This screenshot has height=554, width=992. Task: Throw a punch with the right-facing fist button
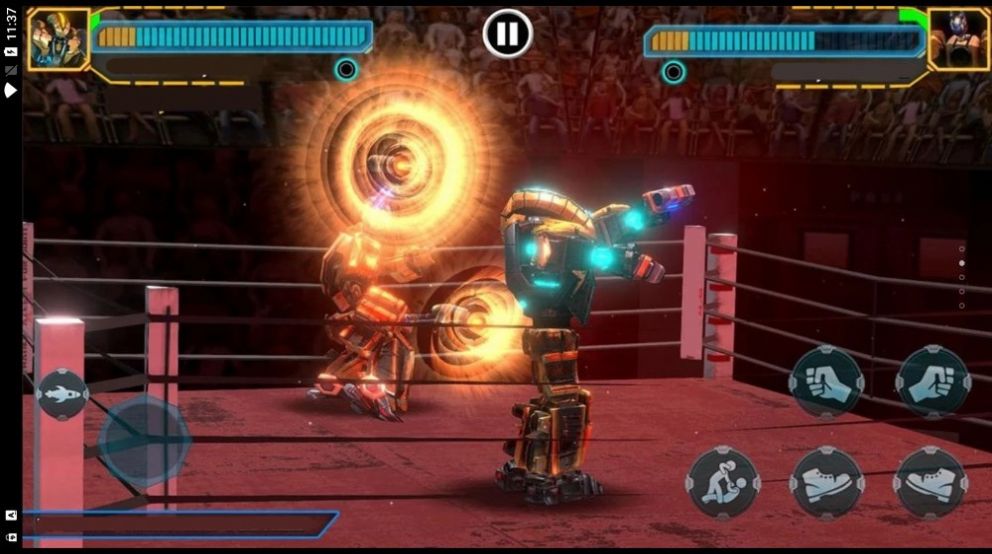[x=932, y=381]
